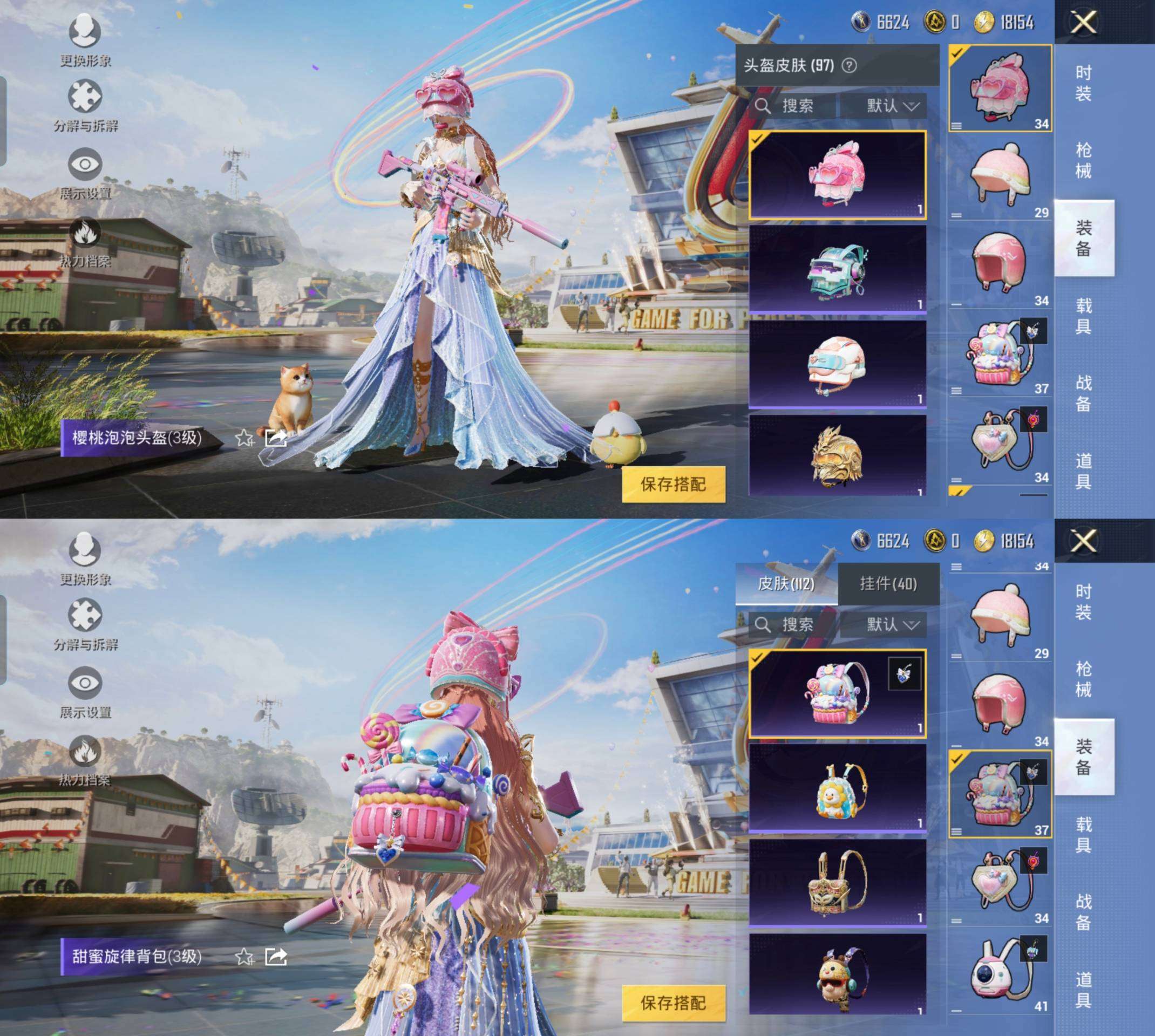The width and height of the screenshot is (1155, 1036).
Task: Click the search box under 头盔皮肤 header
Action: tap(794, 106)
